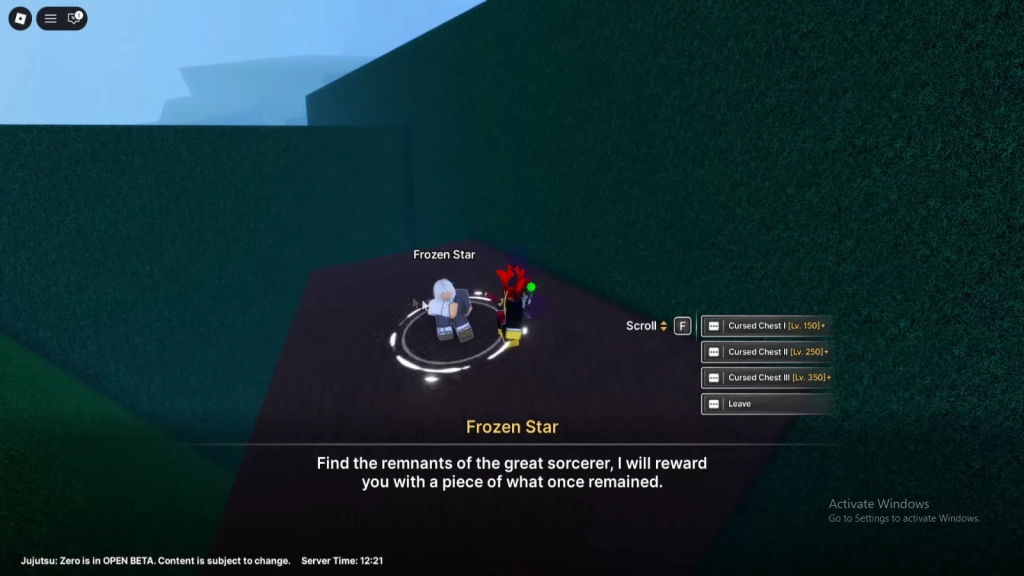
Task: Choose Leave to end the dialogue
Action: 767,404
